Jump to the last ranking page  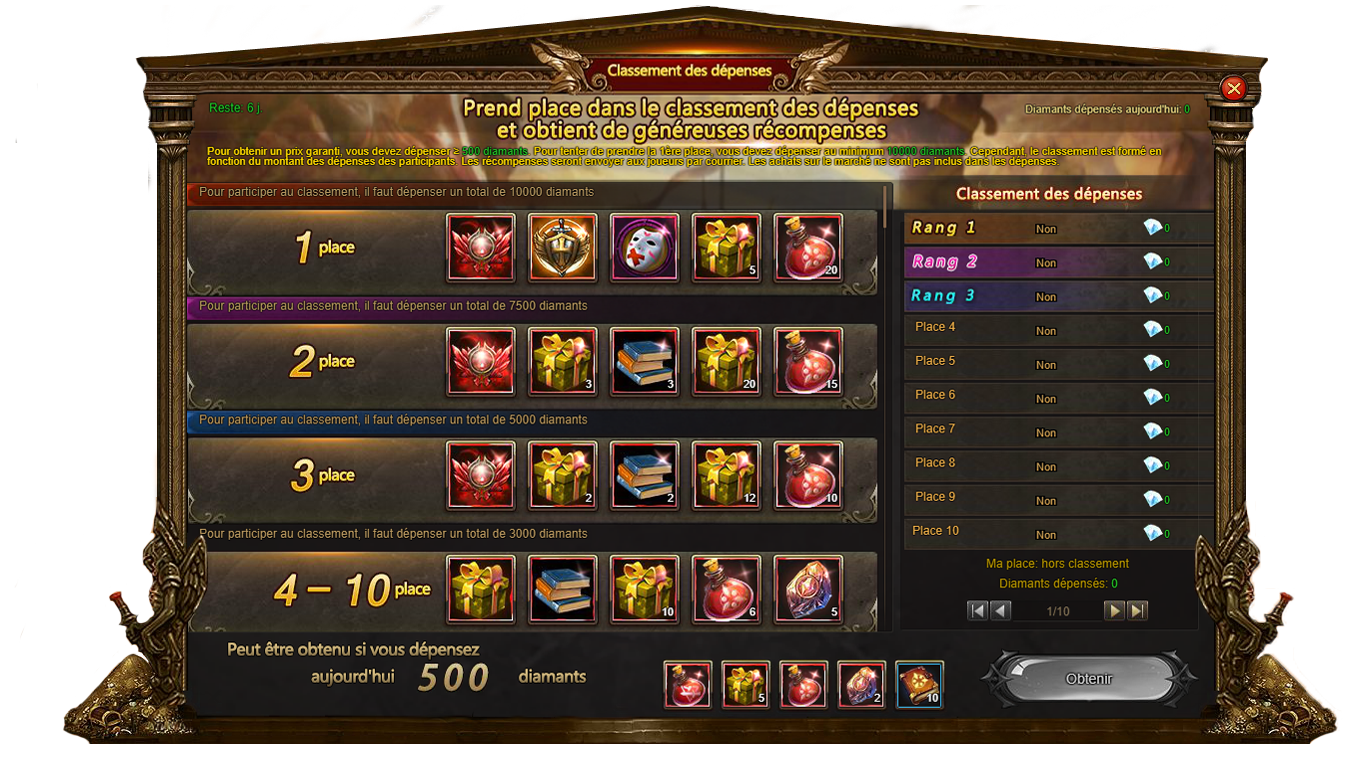[x=1137, y=610]
